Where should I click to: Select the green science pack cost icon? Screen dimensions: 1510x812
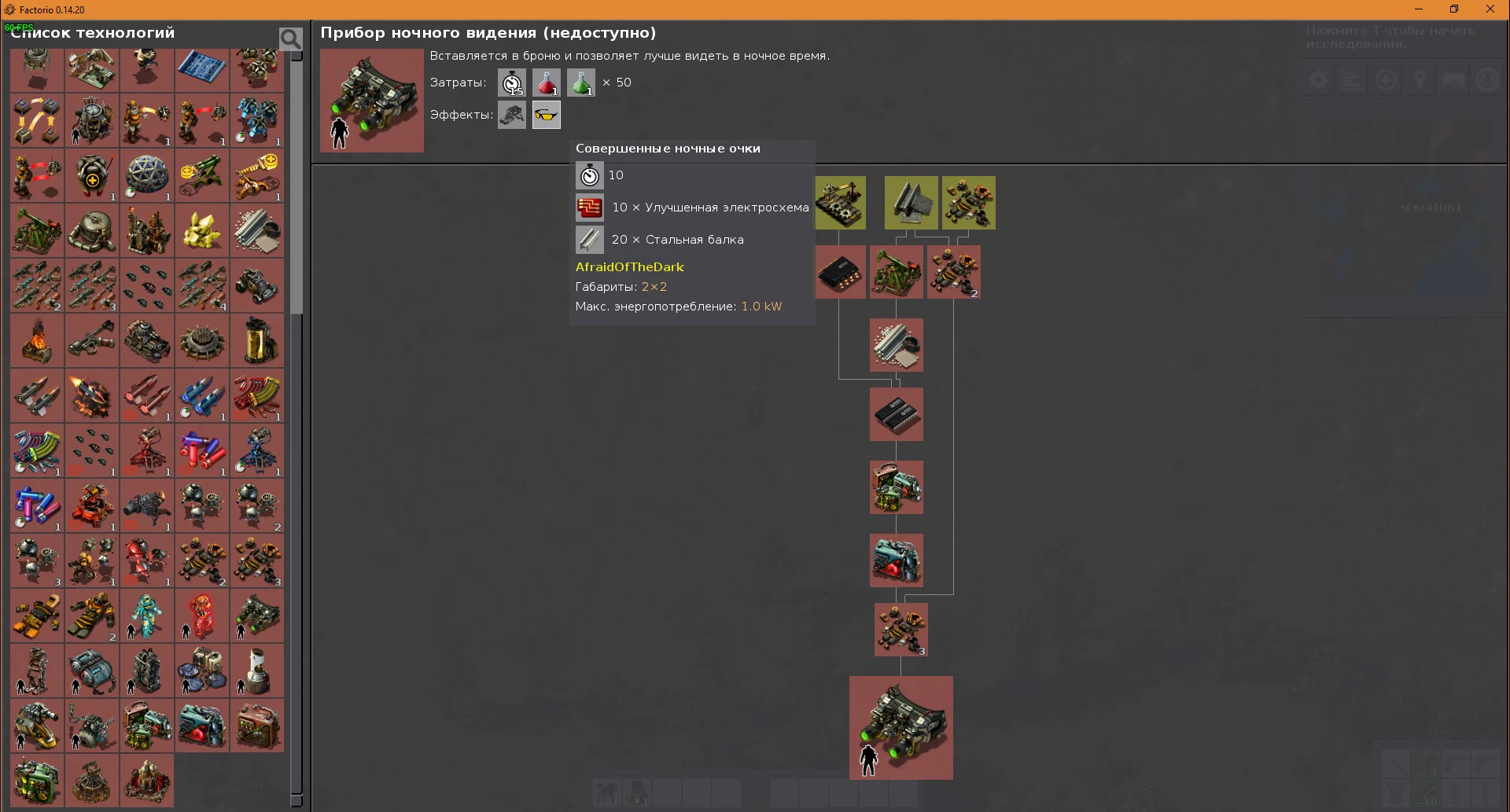[x=580, y=83]
